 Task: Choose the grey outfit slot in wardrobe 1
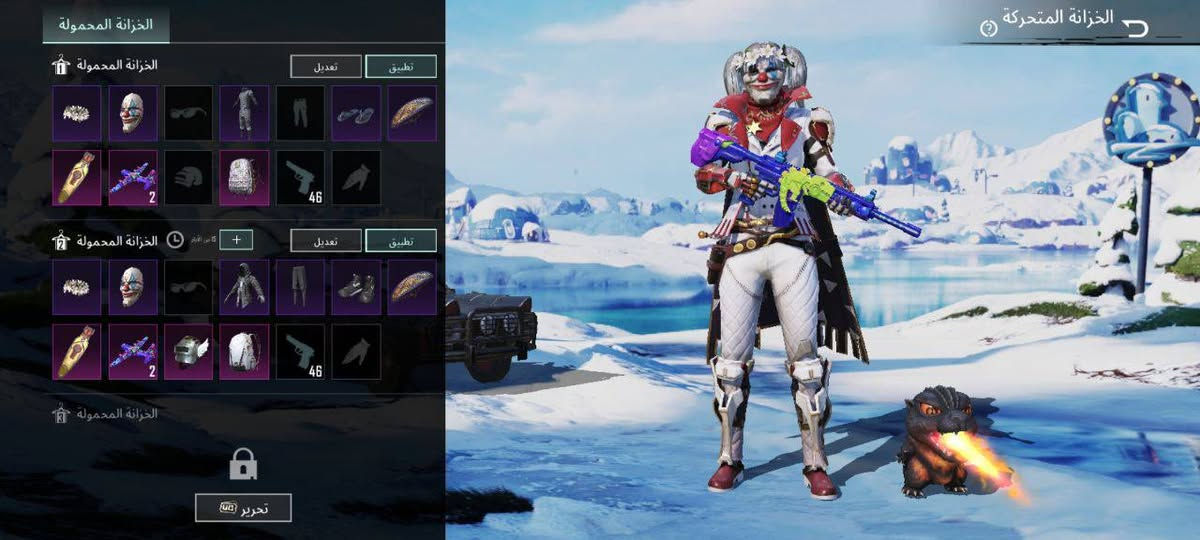[244, 113]
